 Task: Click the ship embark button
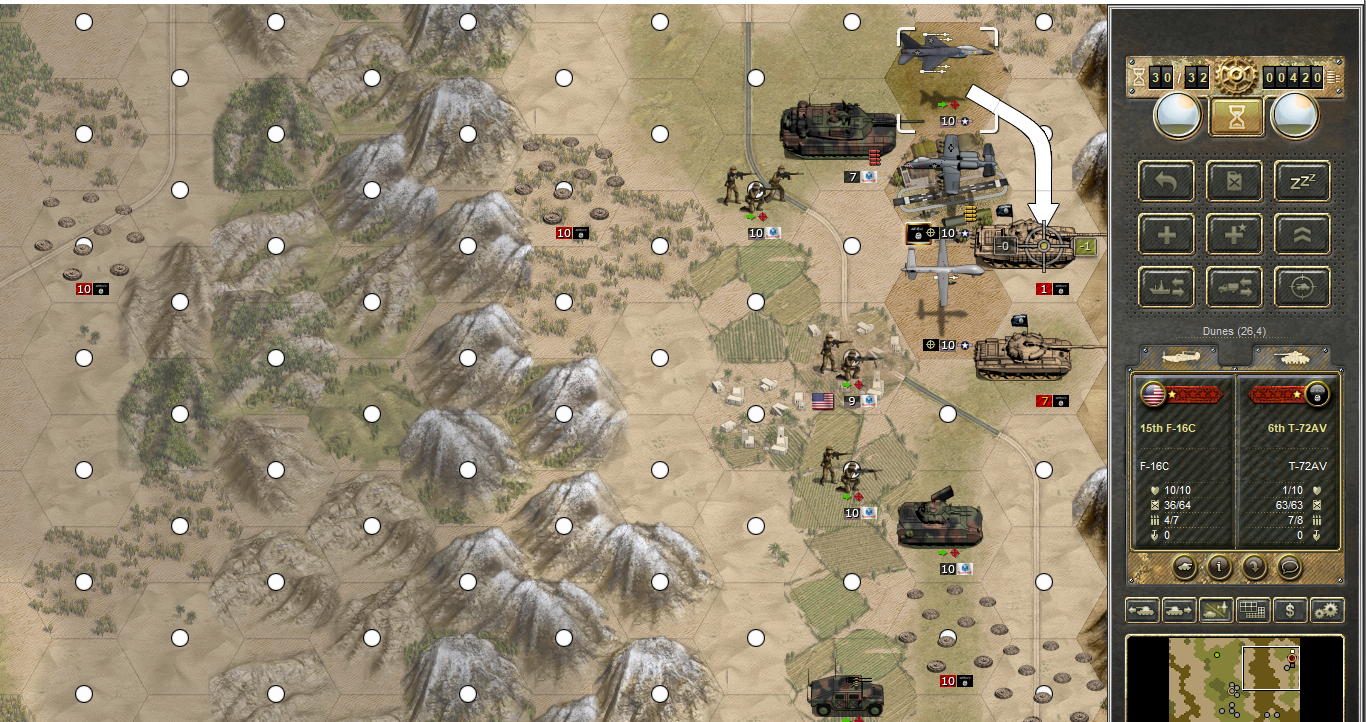point(1166,288)
